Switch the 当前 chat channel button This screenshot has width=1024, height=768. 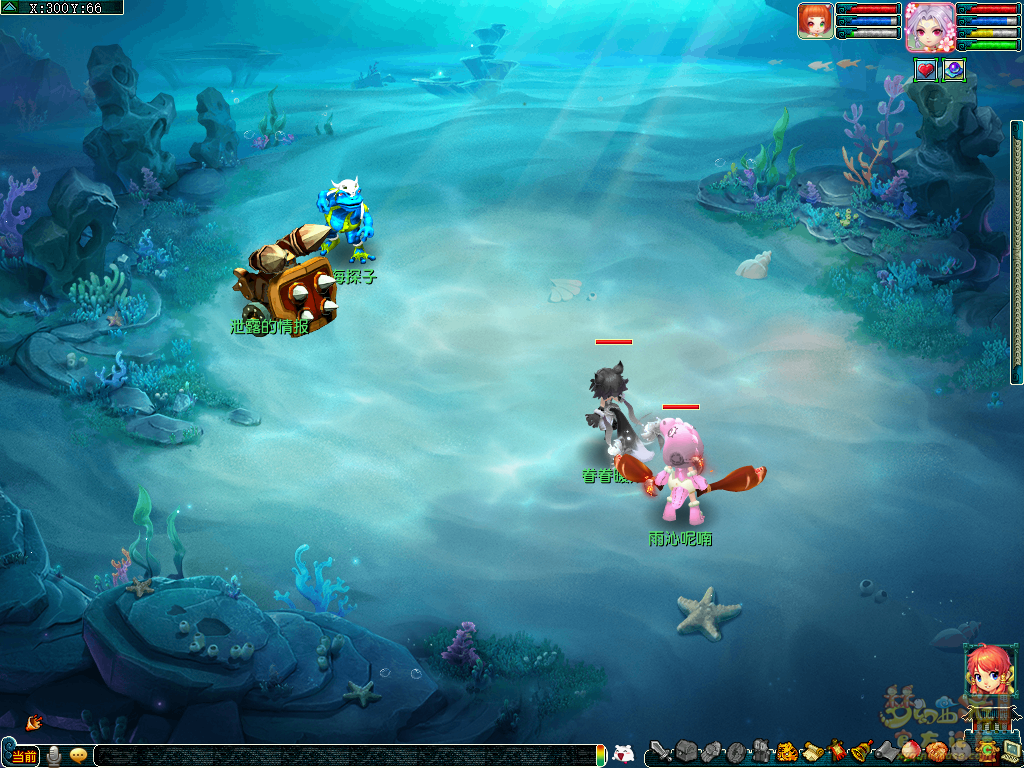click(x=25, y=756)
